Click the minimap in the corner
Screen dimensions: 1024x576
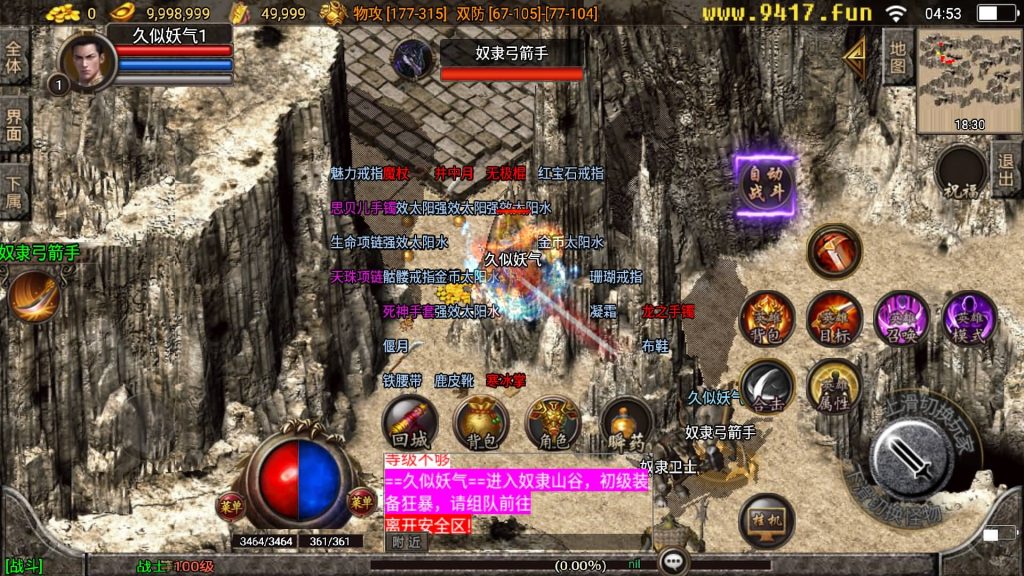point(969,80)
